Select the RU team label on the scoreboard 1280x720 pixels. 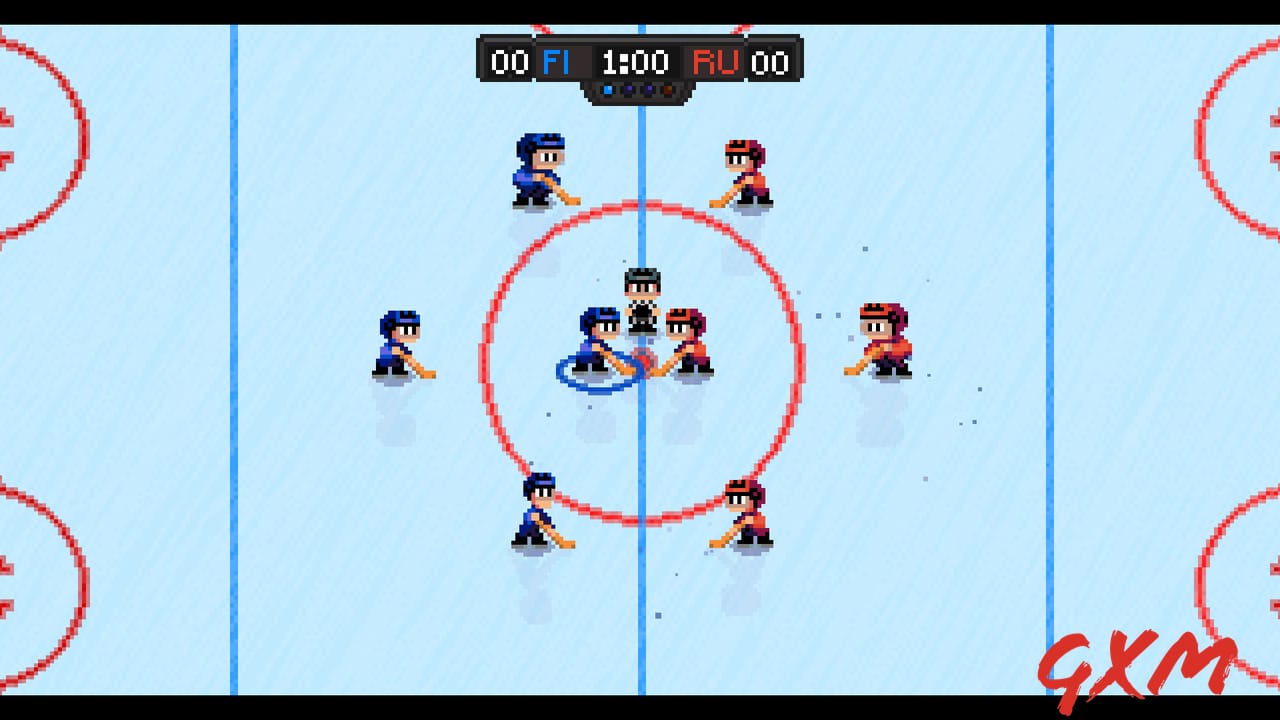click(714, 62)
